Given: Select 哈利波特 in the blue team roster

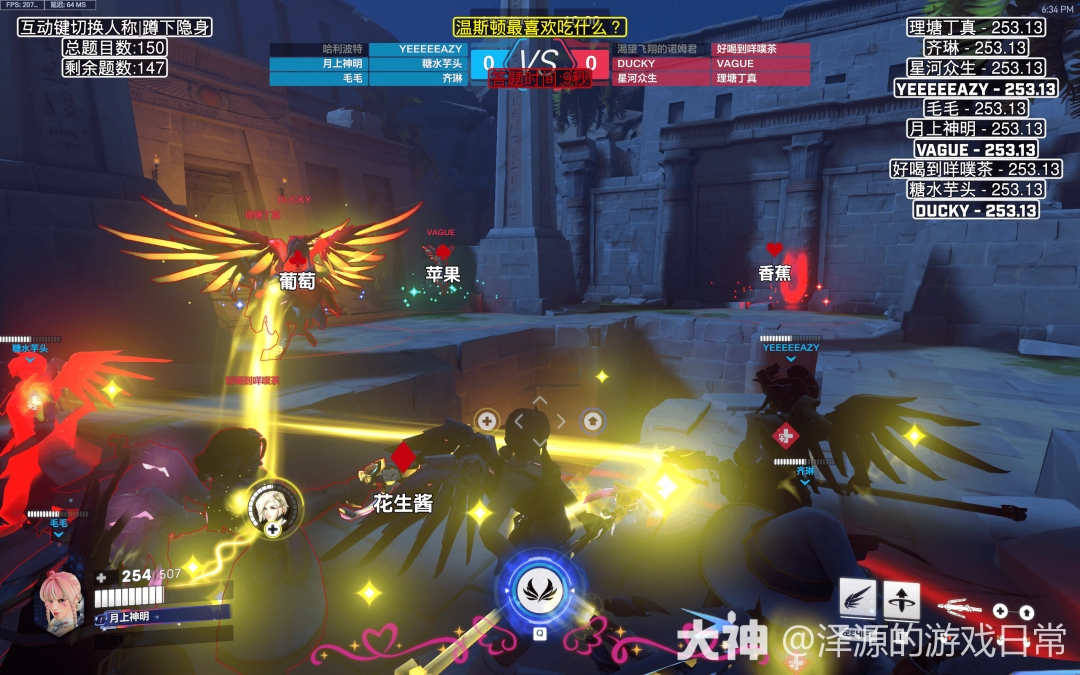Looking at the screenshot, I should click(319, 49).
